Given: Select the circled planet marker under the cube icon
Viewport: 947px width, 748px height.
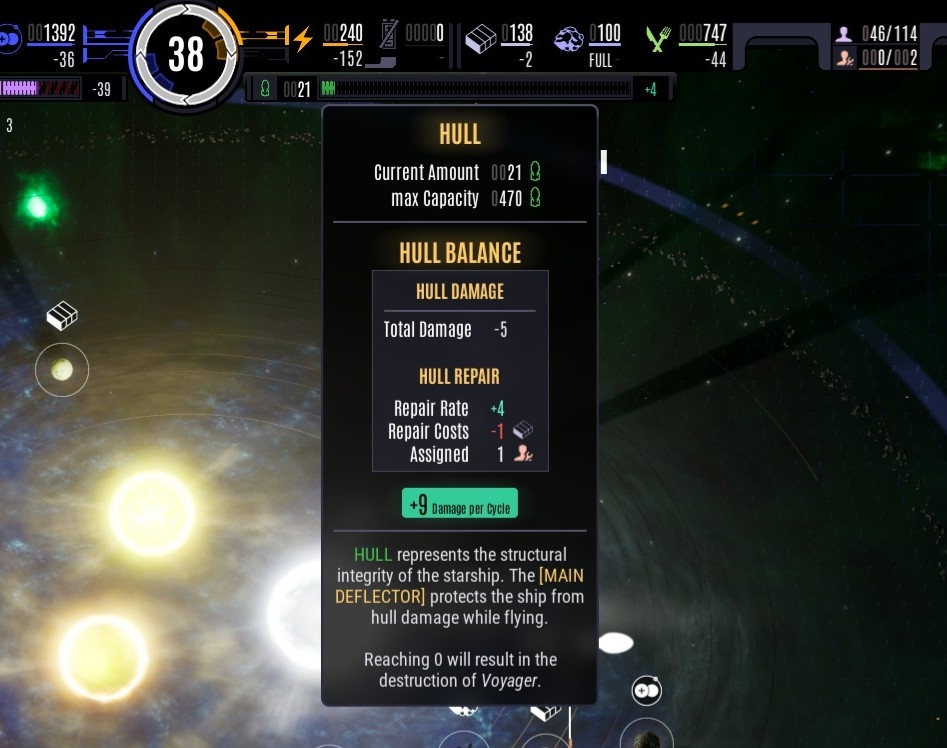Looking at the screenshot, I should tap(62, 370).
